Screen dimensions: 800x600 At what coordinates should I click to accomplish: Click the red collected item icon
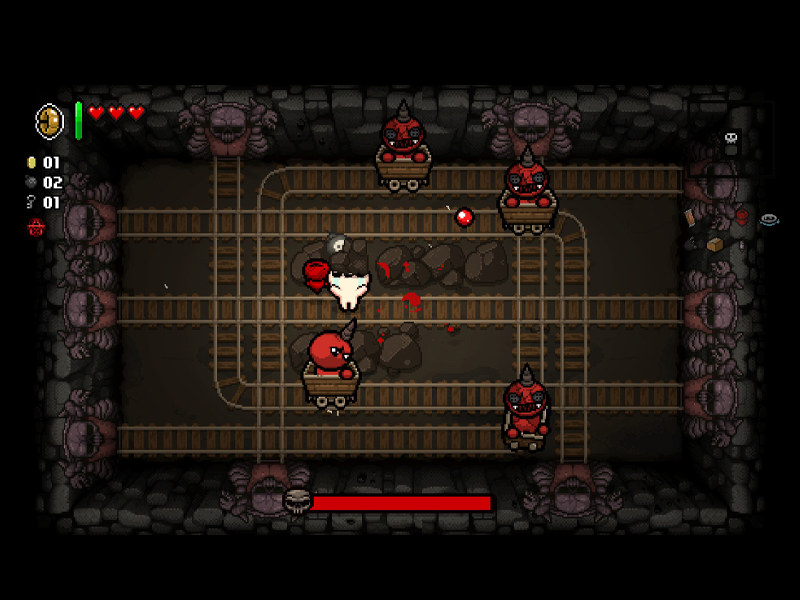(742, 216)
